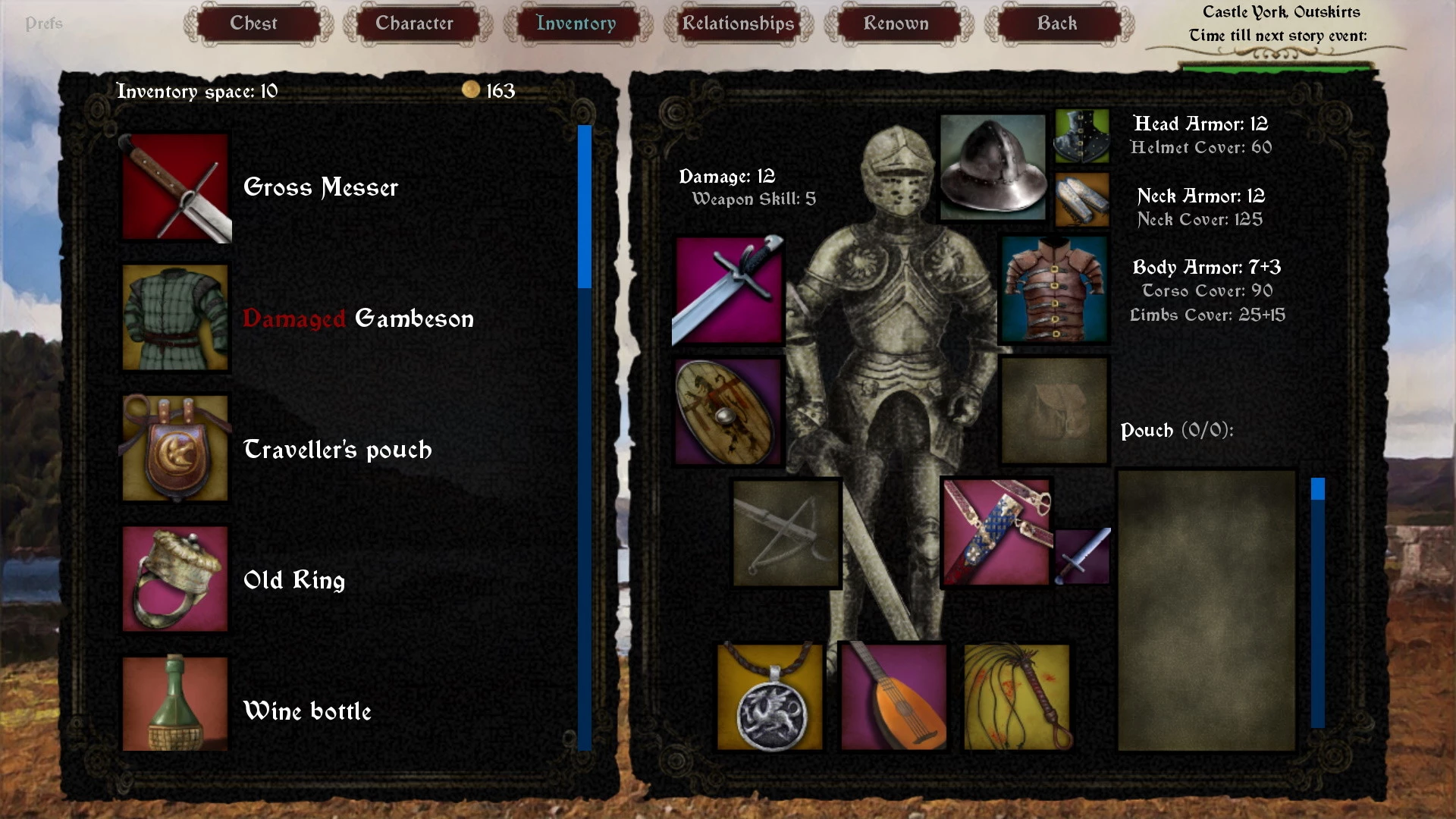Click the Back button

click(x=1056, y=24)
